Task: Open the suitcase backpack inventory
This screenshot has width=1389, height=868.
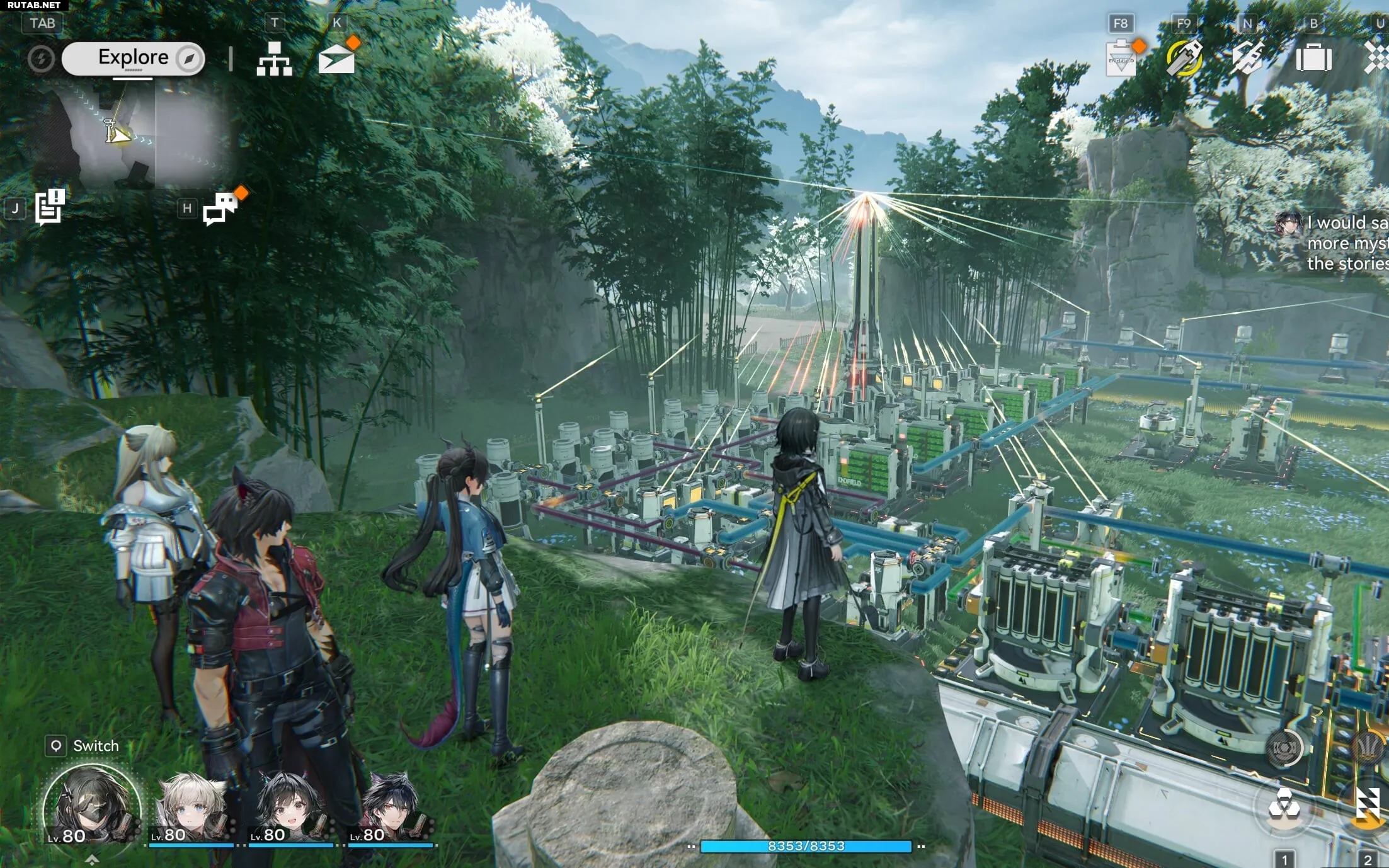Action: coord(1313,59)
